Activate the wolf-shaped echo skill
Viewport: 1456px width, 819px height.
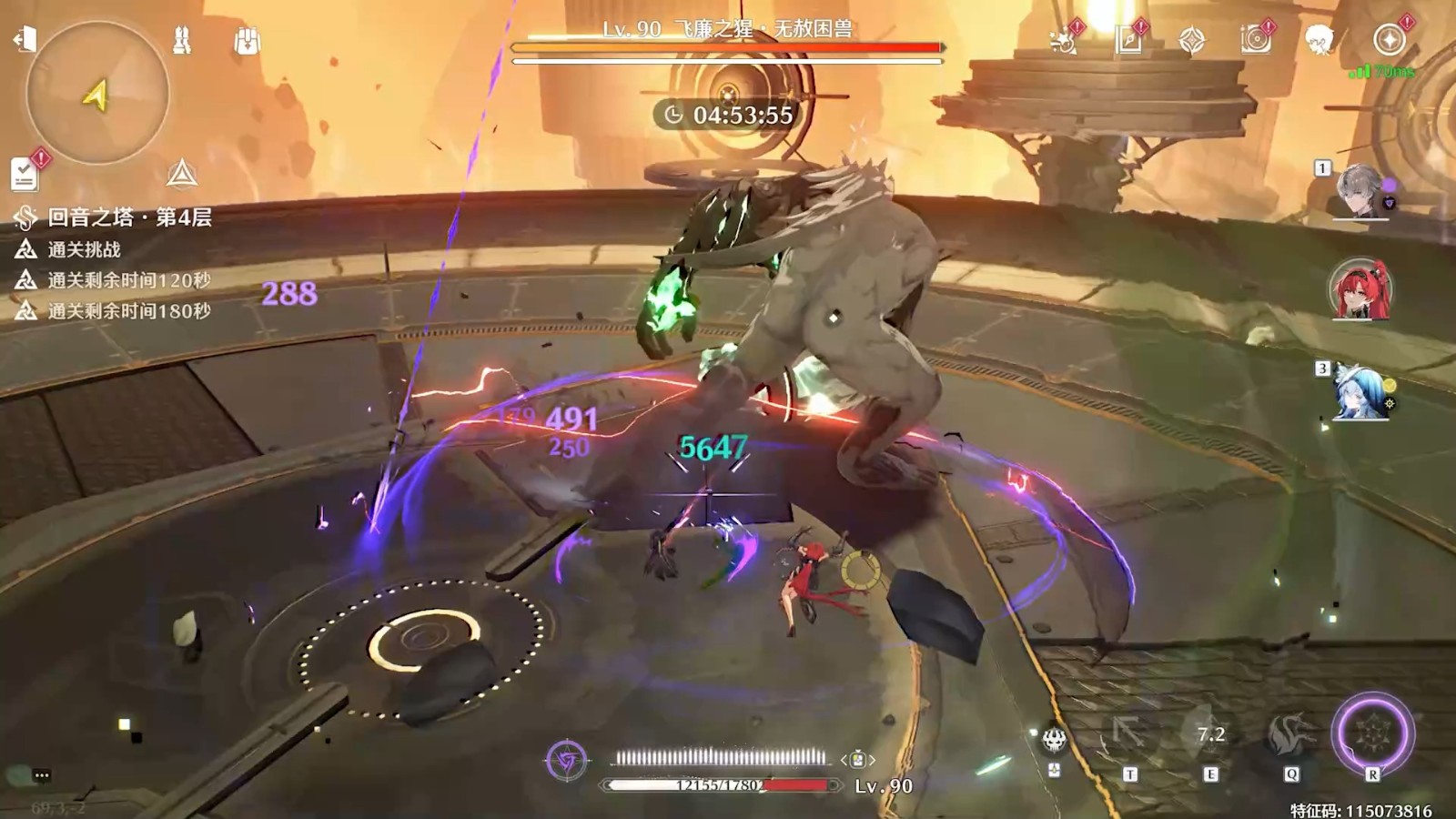[1291, 735]
